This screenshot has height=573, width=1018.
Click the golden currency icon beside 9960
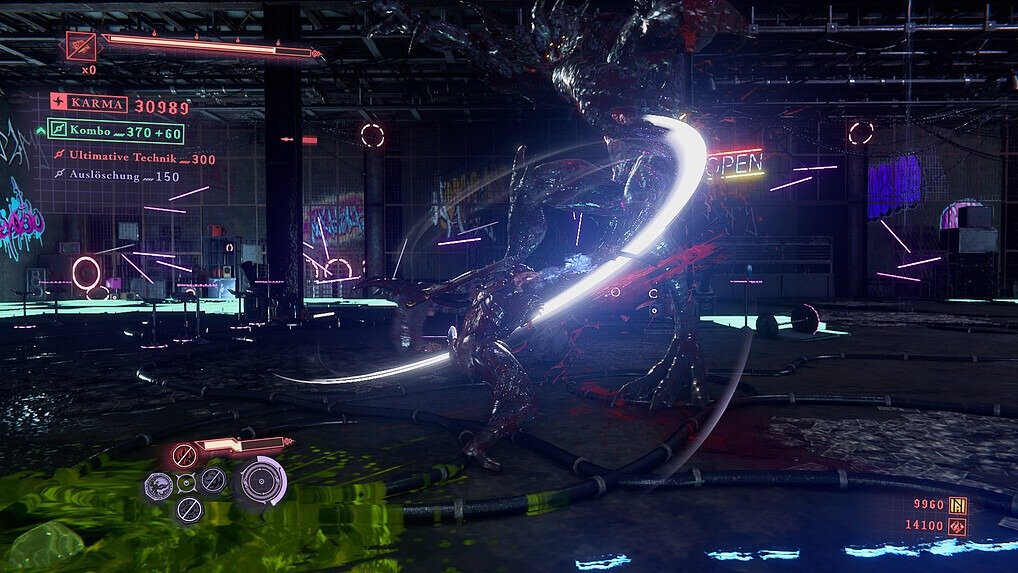[957, 505]
